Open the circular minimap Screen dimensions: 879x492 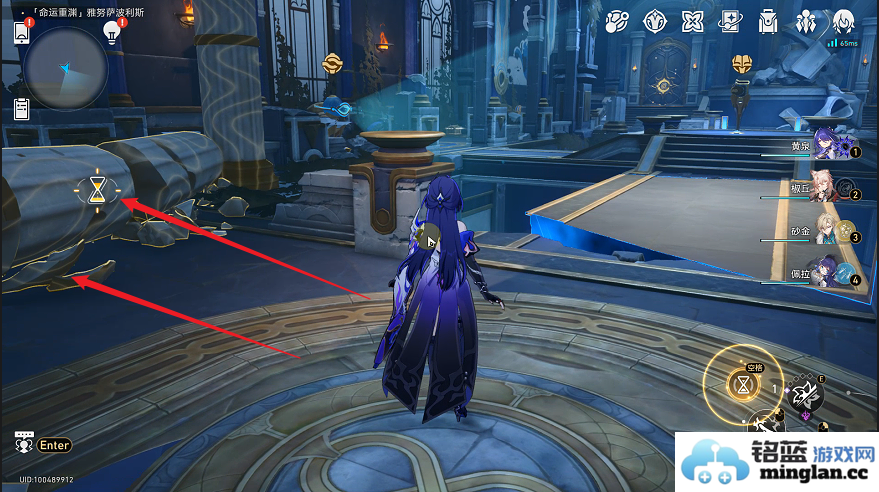66,68
